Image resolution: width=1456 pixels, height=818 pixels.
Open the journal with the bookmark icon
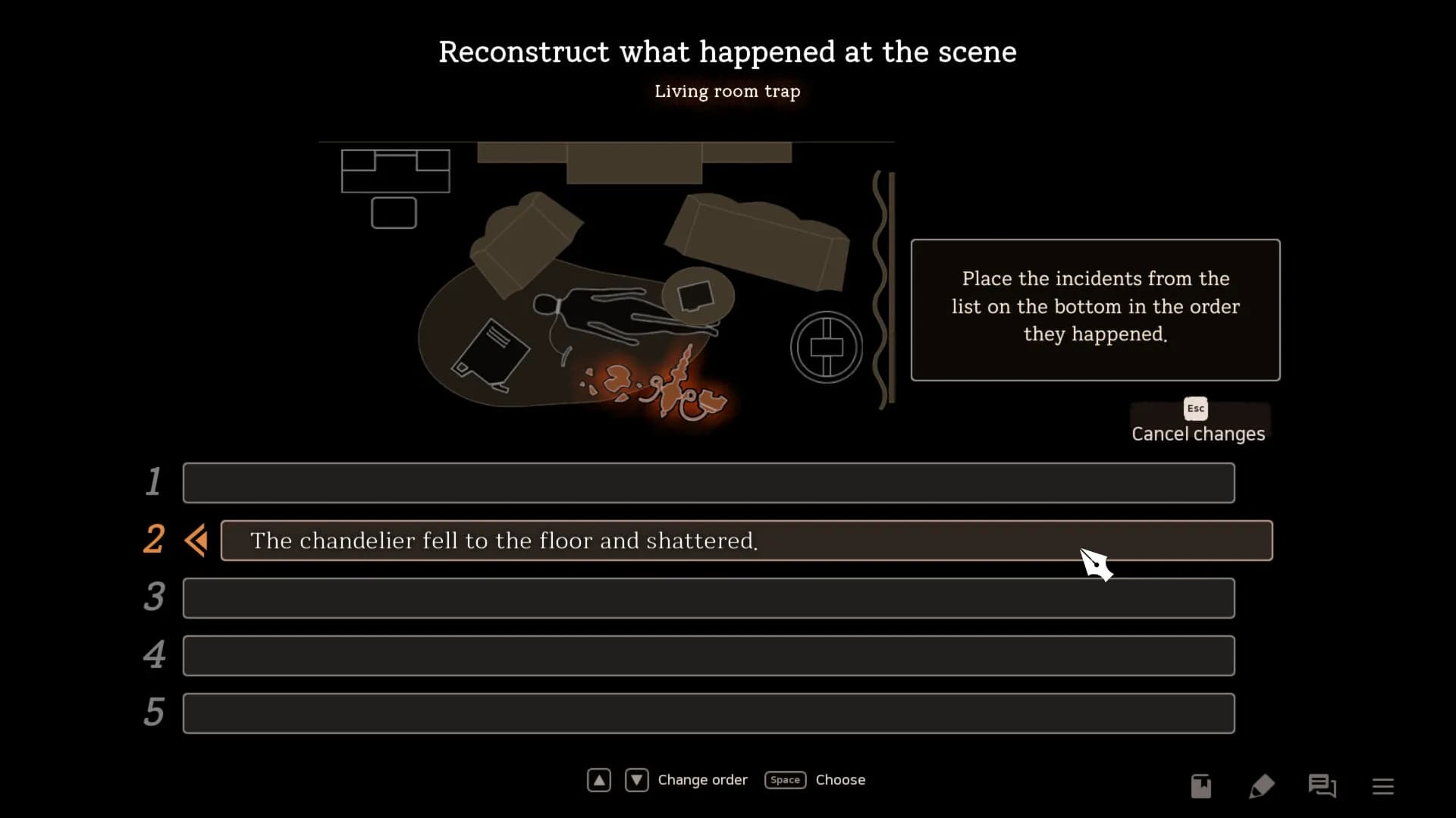point(1200,786)
